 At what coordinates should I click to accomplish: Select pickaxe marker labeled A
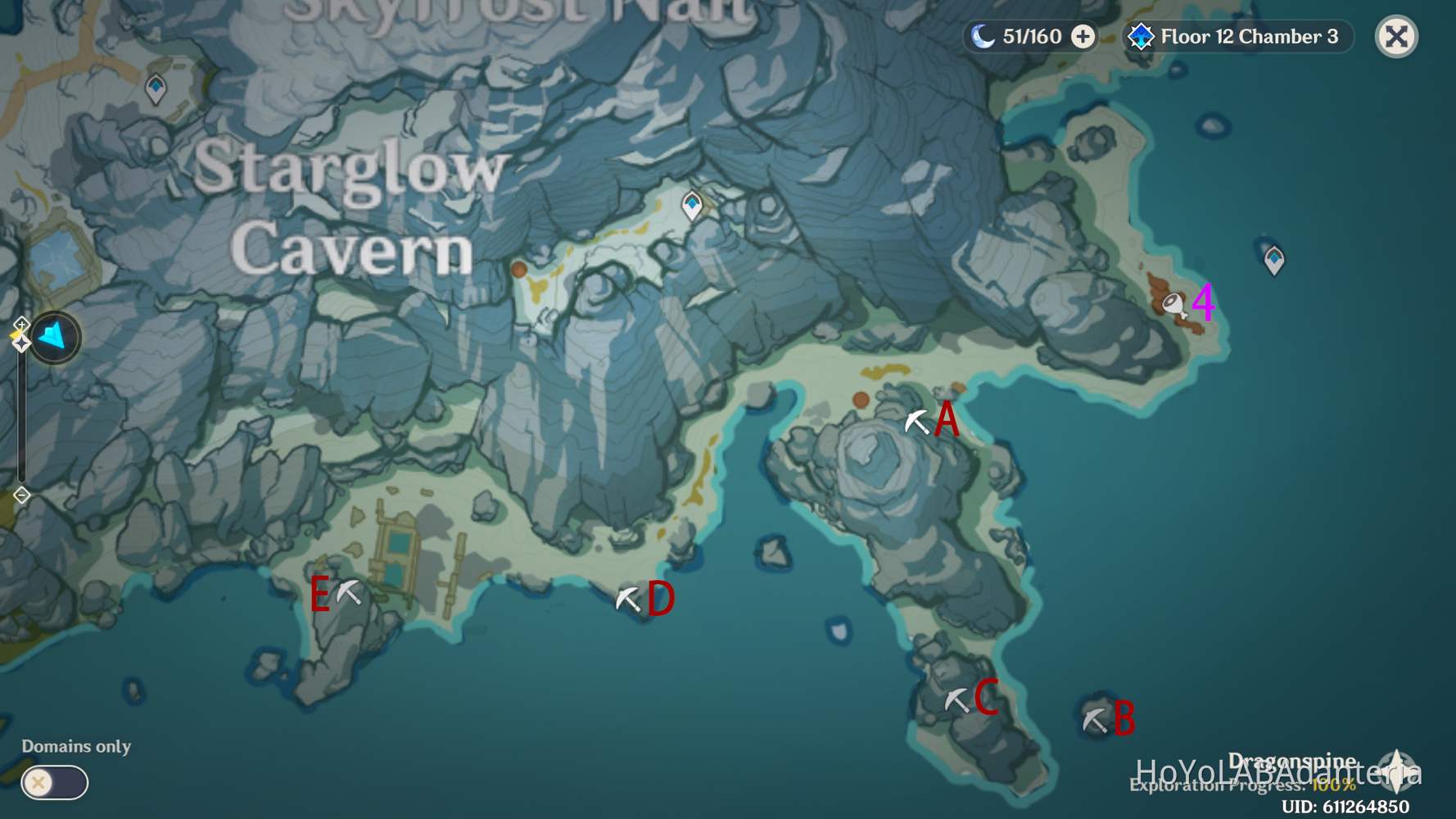pos(919,420)
